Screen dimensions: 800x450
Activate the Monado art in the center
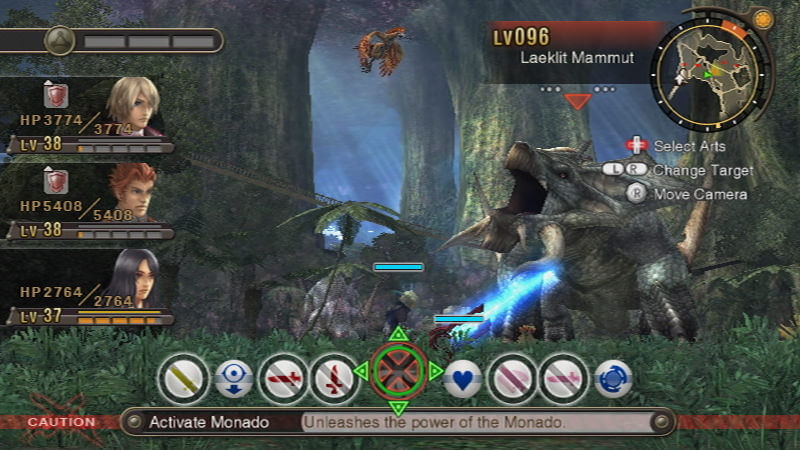click(x=398, y=371)
